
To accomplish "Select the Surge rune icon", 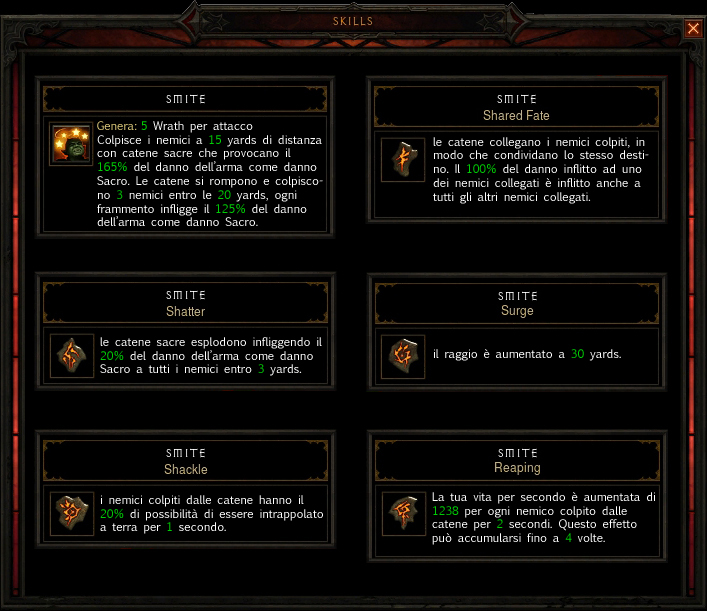I will [x=401, y=356].
